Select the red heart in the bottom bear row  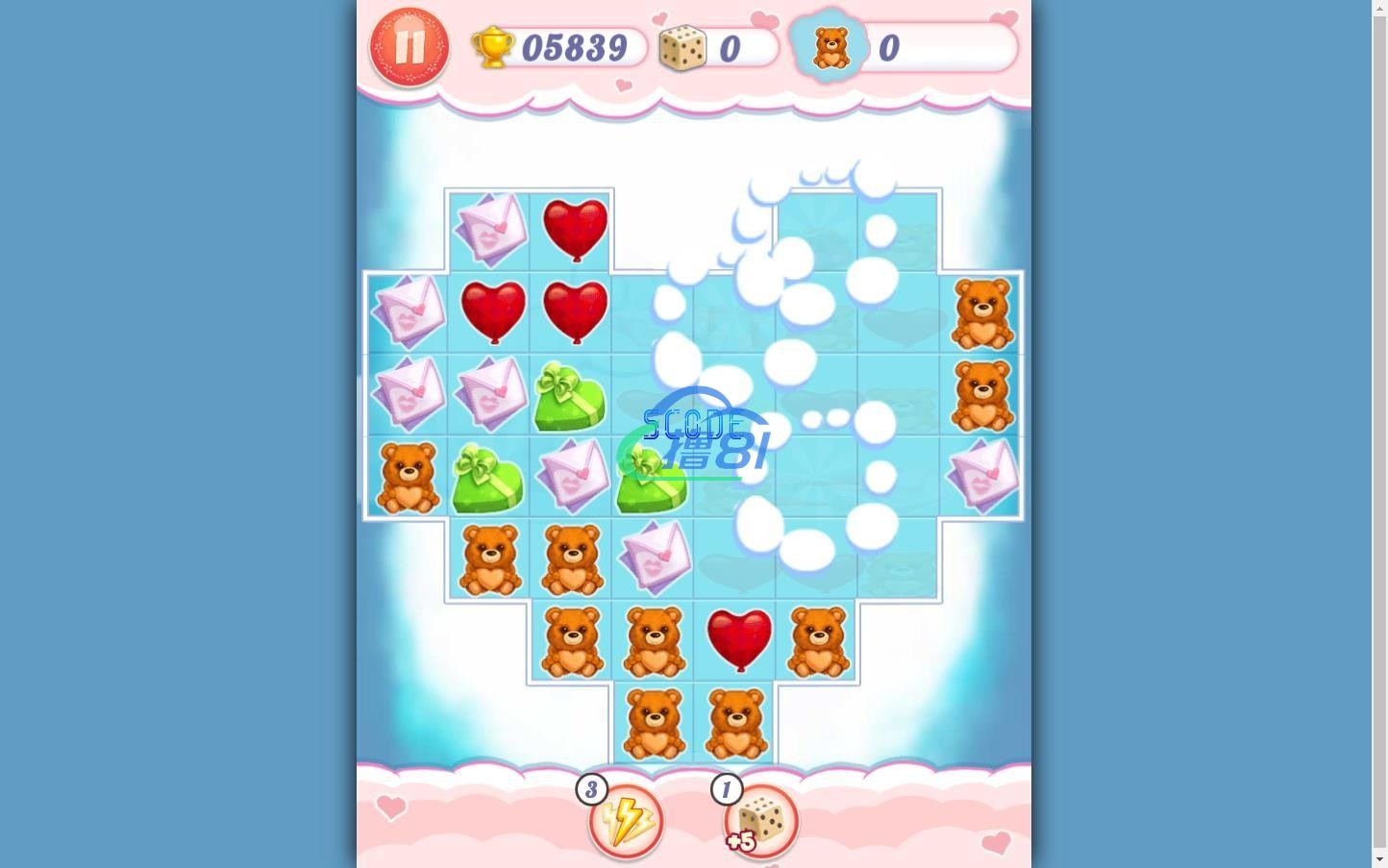click(x=738, y=640)
